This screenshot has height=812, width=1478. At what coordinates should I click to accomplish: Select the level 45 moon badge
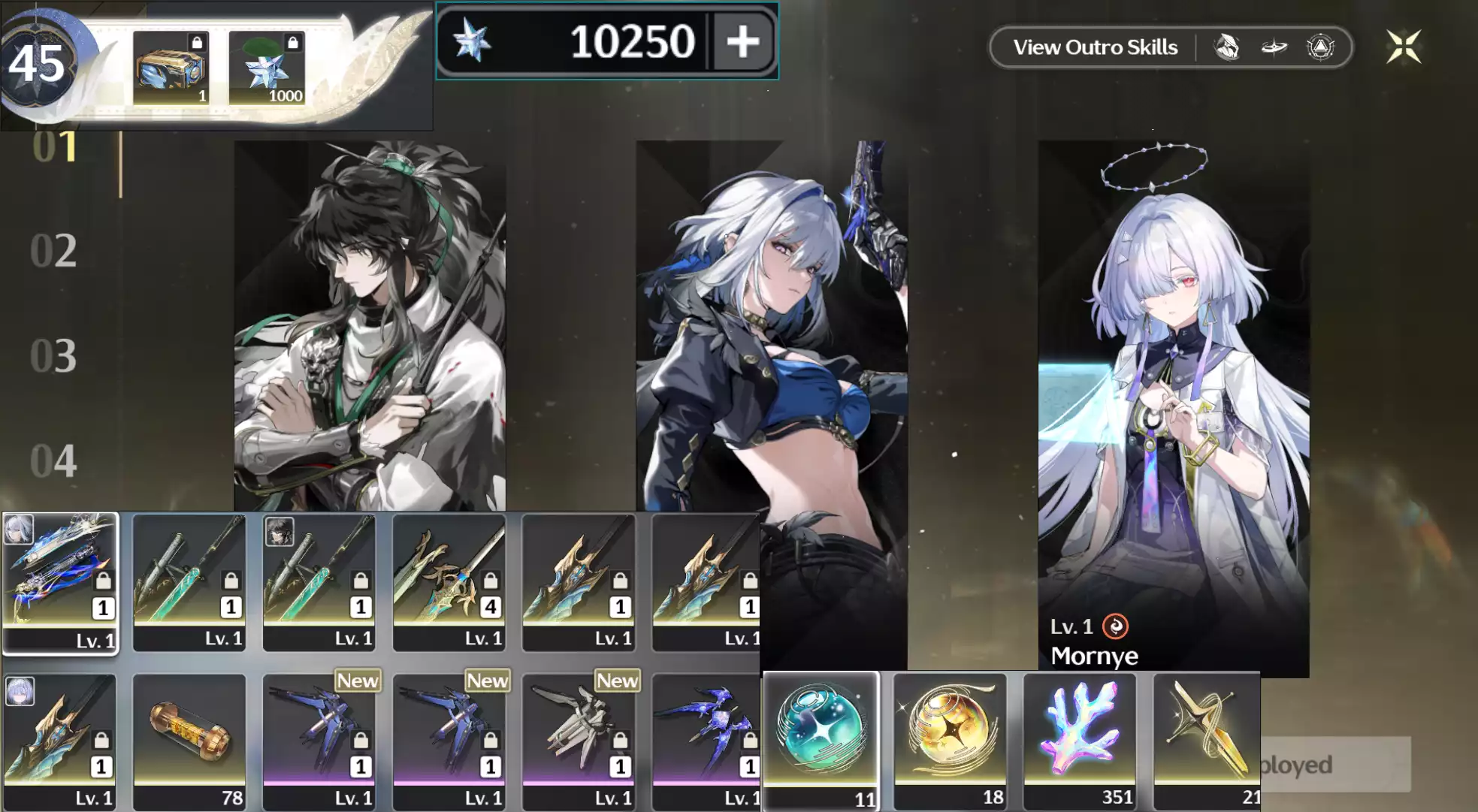[38, 64]
